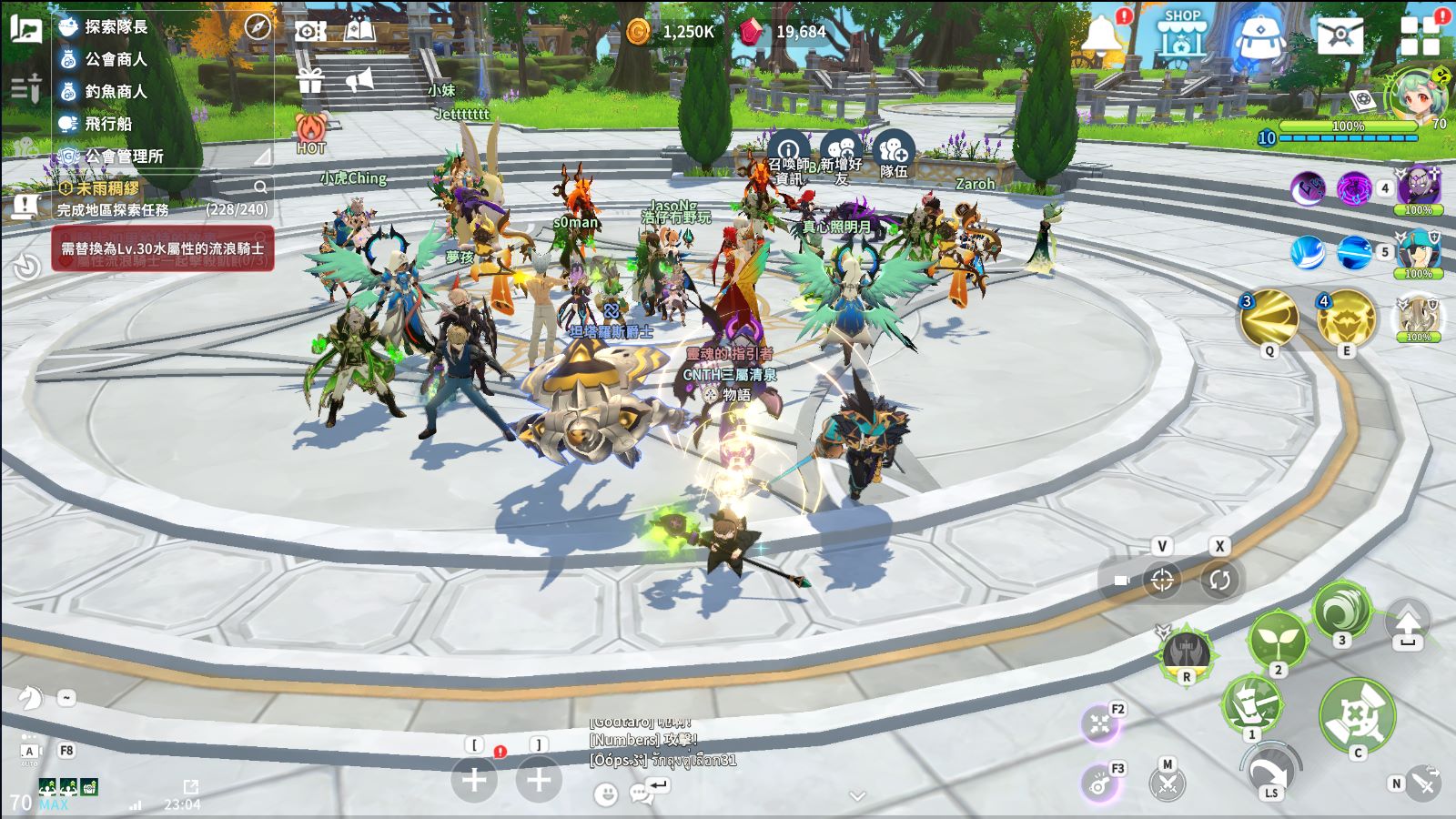Click the player avatar portrait

point(1417,96)
